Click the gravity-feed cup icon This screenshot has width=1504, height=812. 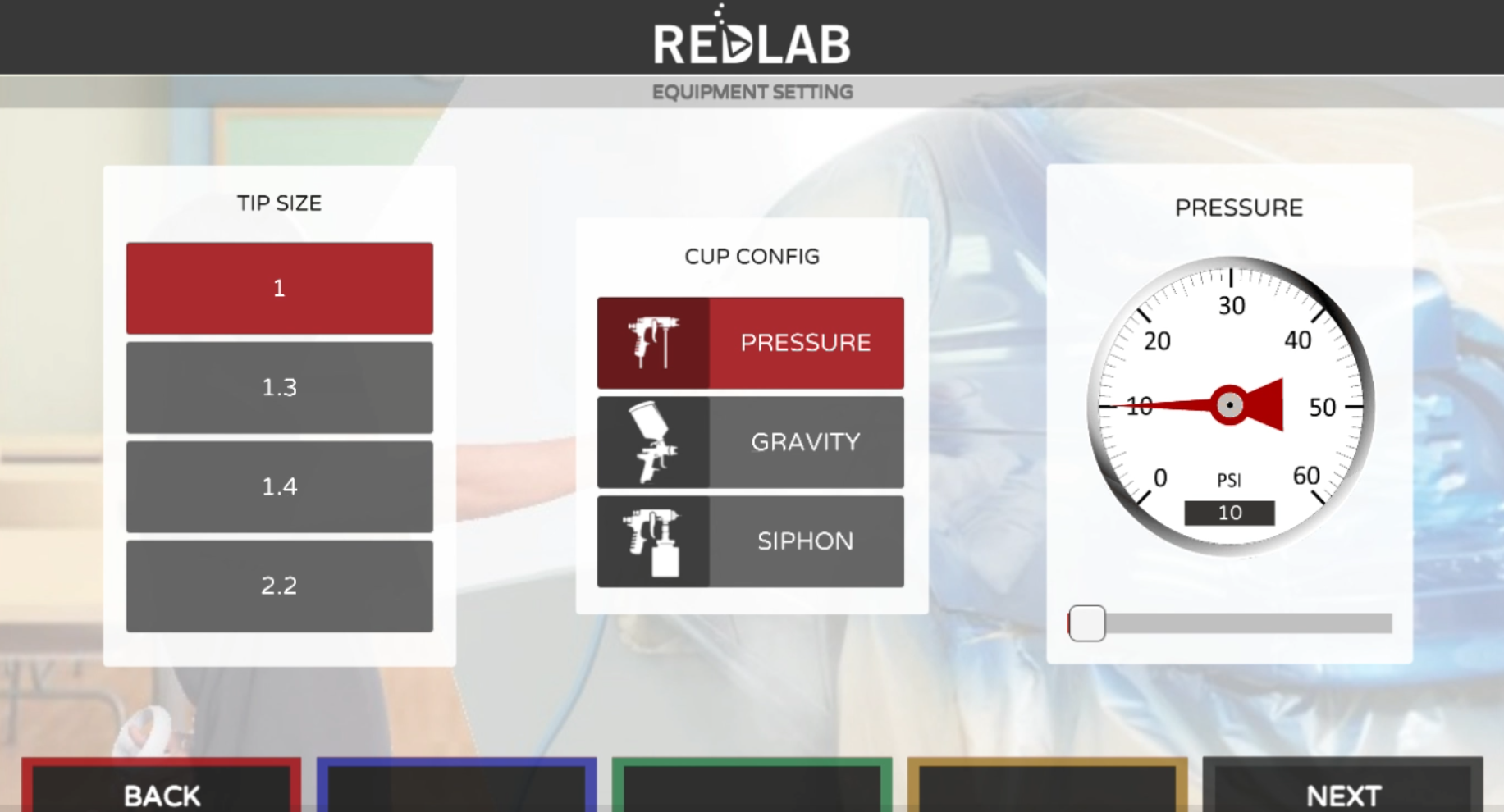tap(652, 441)
